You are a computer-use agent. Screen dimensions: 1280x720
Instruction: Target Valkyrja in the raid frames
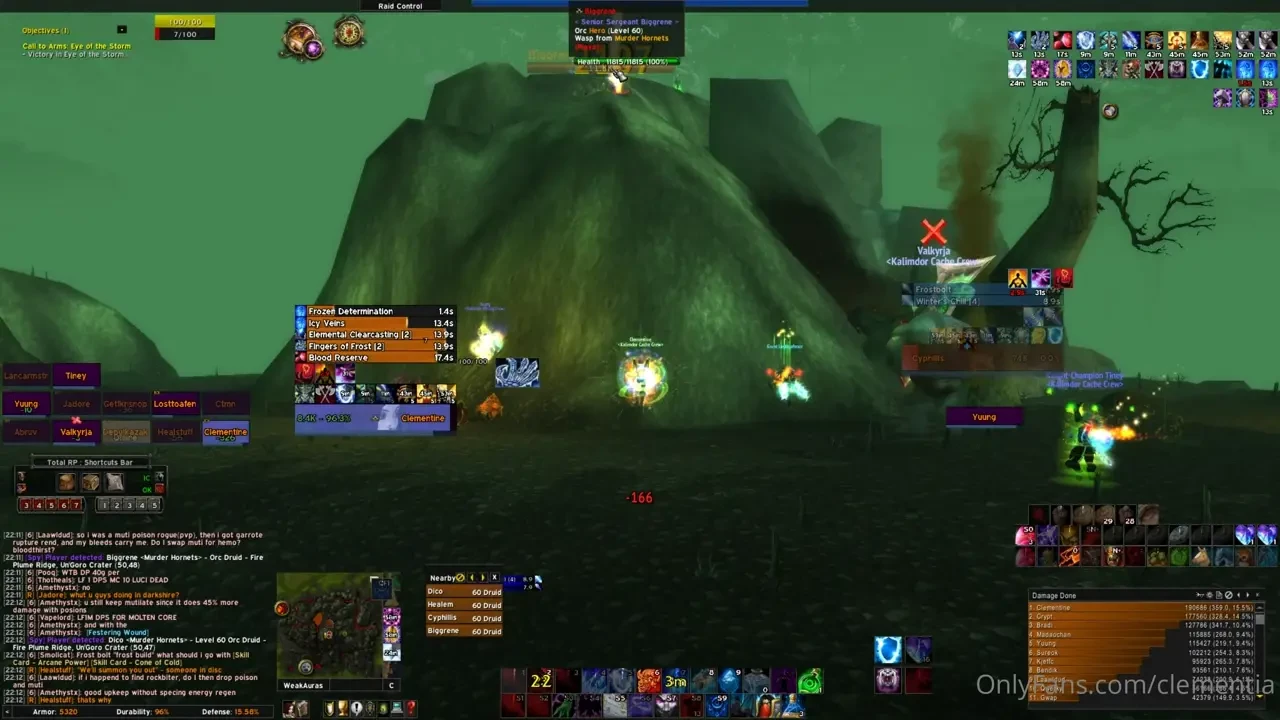(x=76, y=432)
